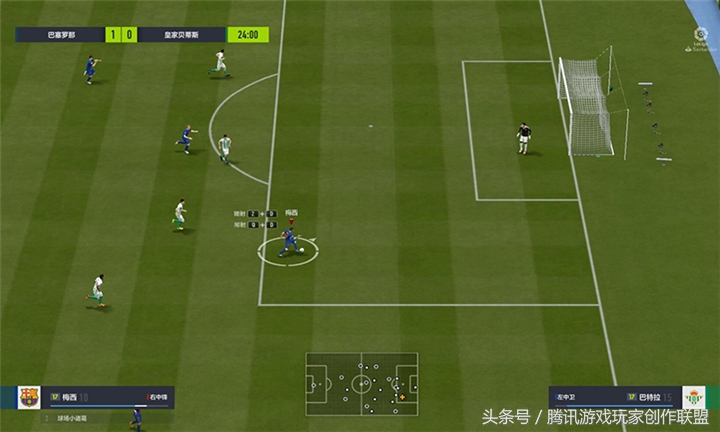Click the pitch radar minimap
The image size is (720, 432).
(362, 382)
